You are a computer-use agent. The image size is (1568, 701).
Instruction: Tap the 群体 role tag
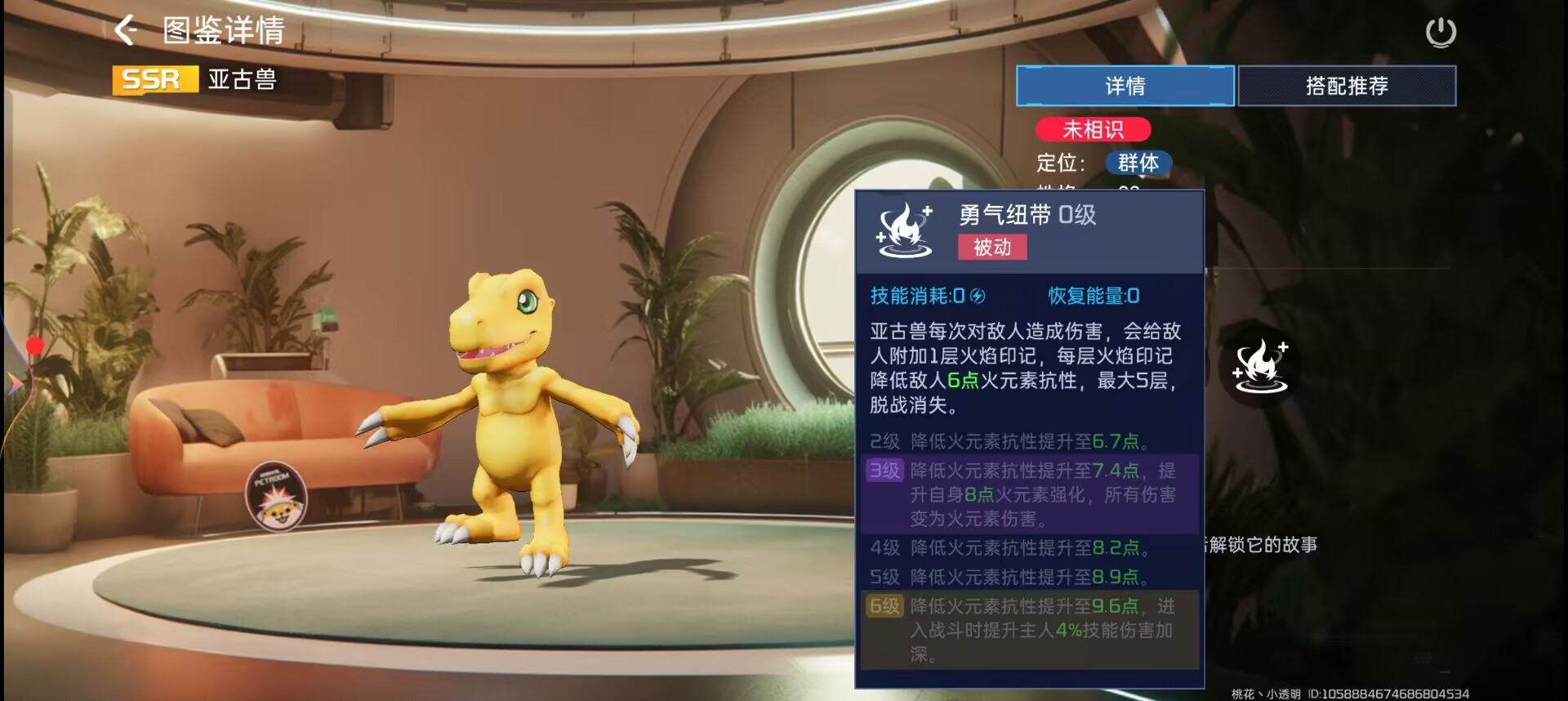[1138, 163]
